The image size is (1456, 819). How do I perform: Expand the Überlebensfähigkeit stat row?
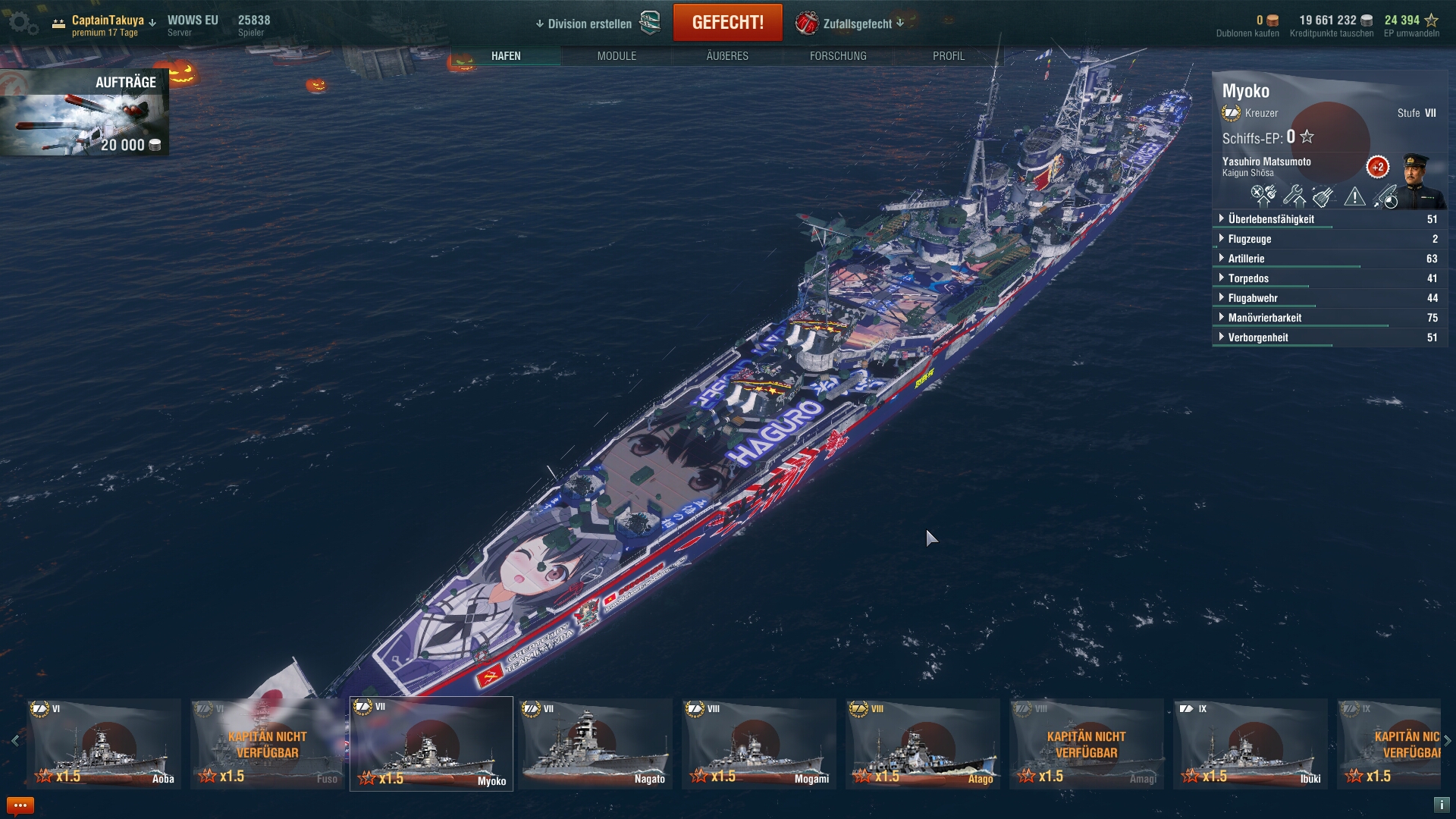click(1271, 219)
